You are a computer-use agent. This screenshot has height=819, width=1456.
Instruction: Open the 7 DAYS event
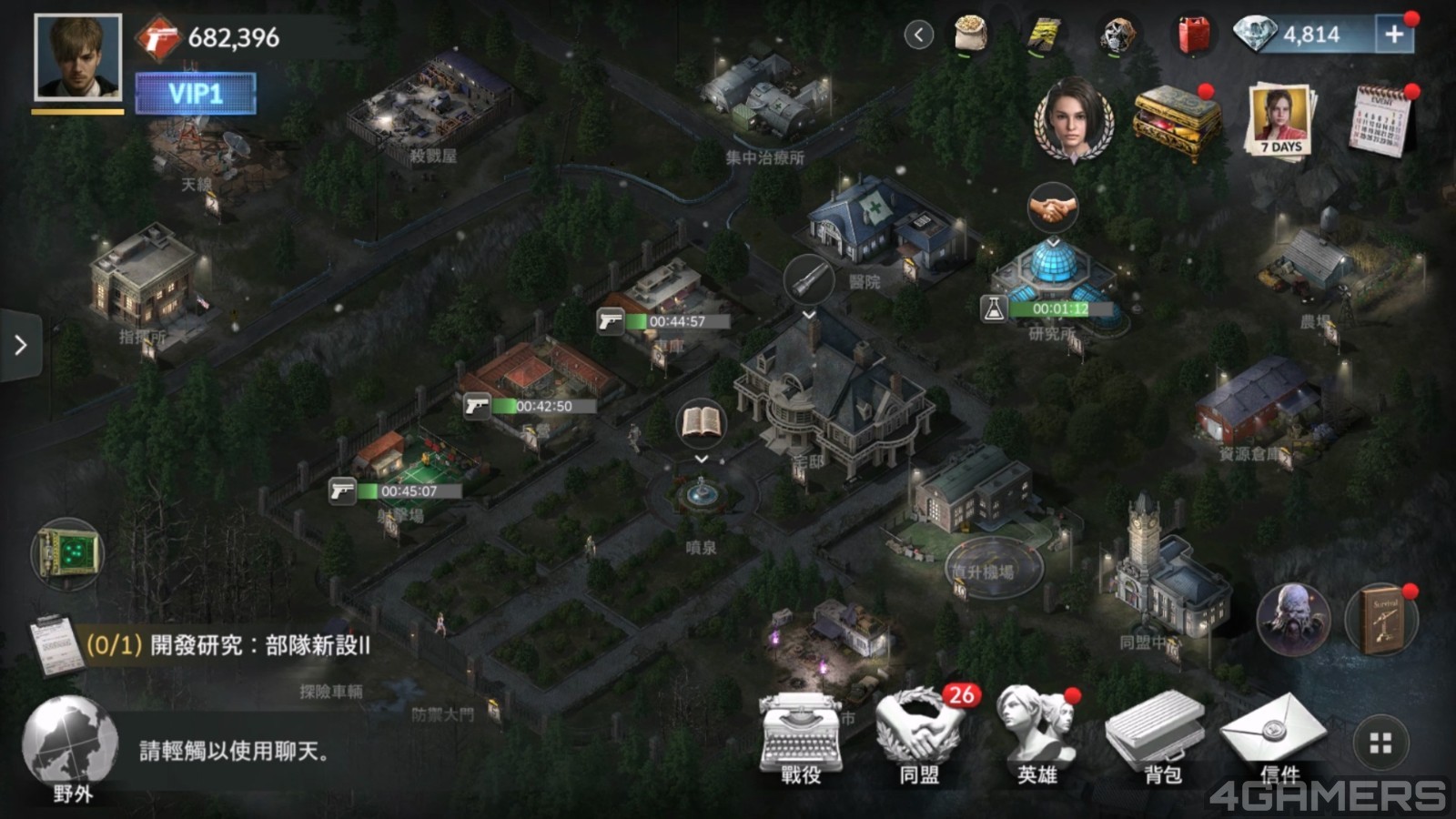tap(1280, 120)
